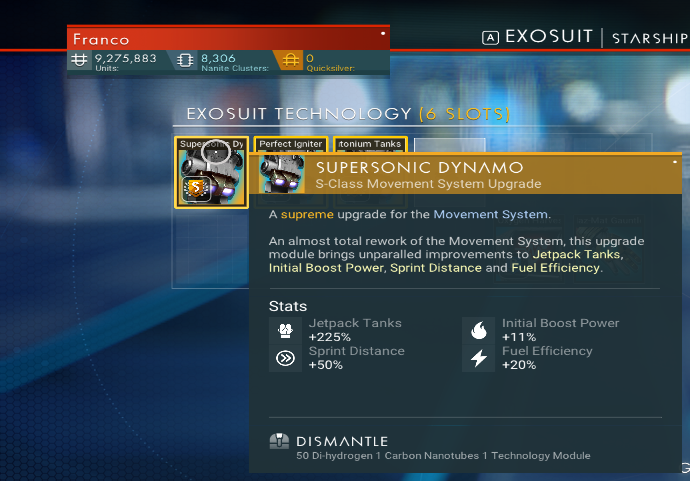Choose the Plutonium Tanks upgrade slot
The width and height of the screenshot is (690, 481).
pyautogui.click(x=369, y=145)
